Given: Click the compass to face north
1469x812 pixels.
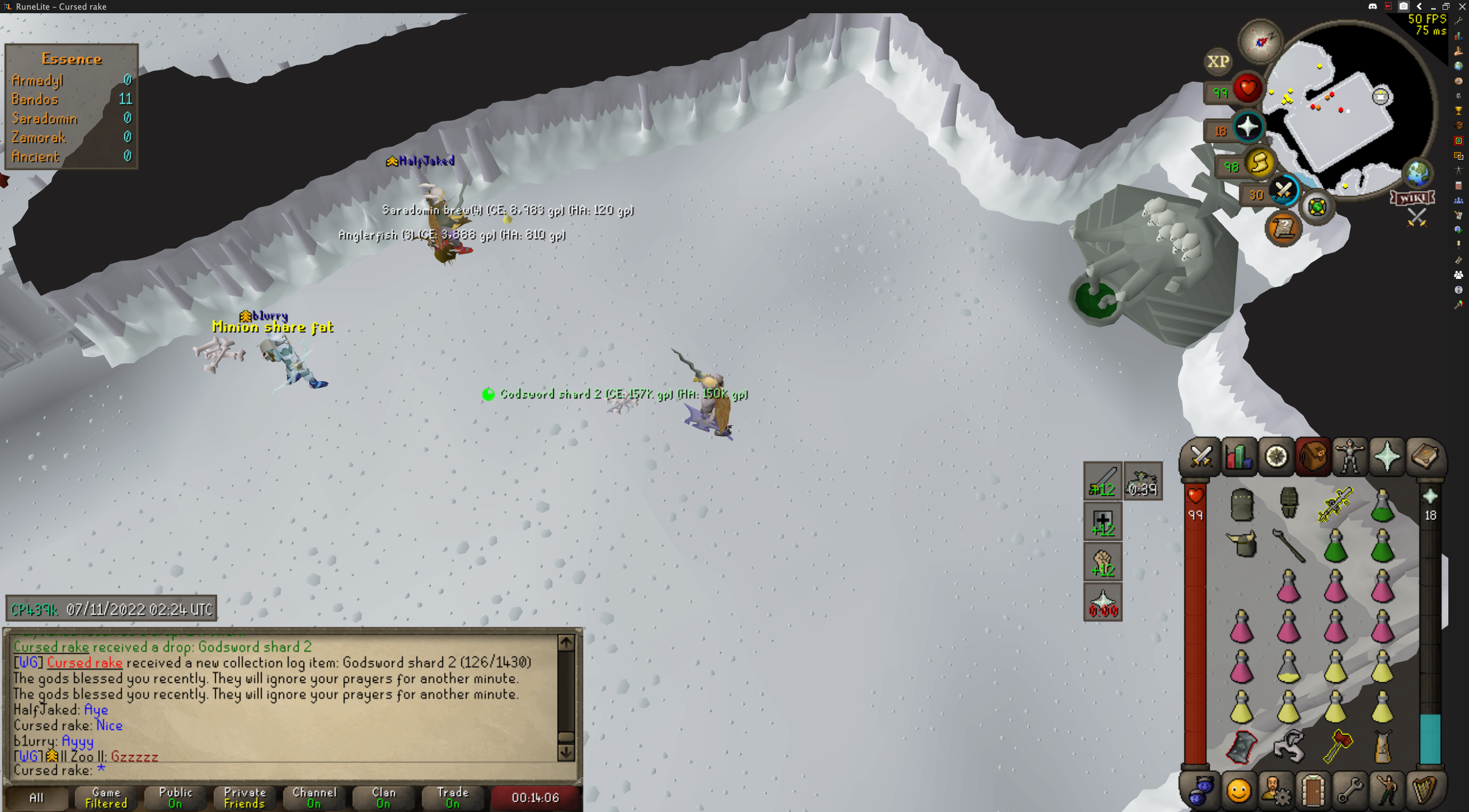Looking at the screenshot, I should click(1260, 41).
